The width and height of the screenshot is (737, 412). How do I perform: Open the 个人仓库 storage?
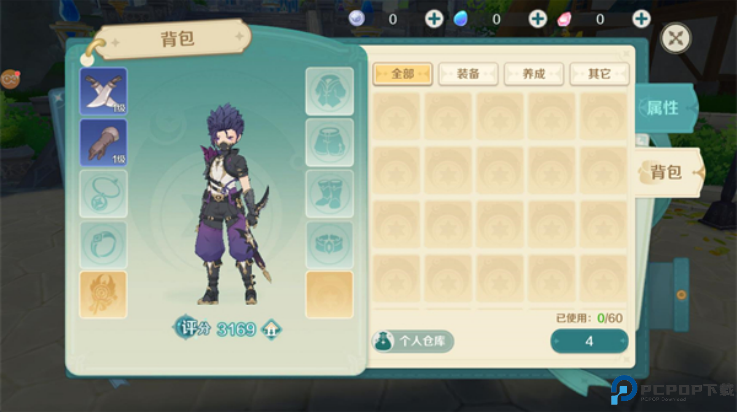tap(413, 341)
